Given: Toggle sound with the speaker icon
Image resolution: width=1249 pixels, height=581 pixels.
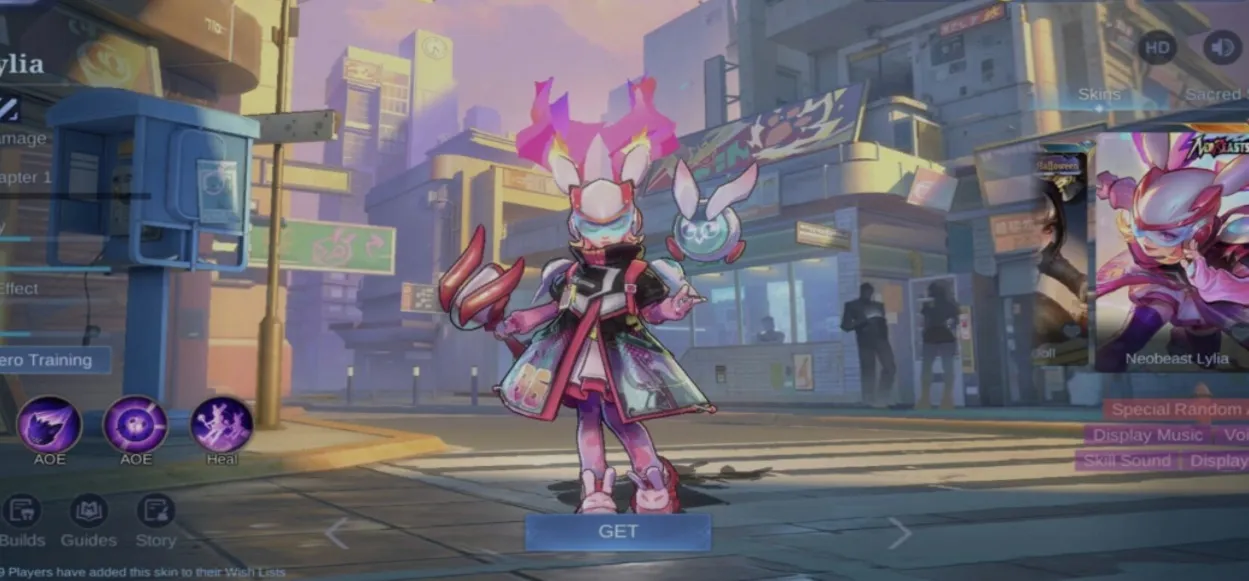Looking at the screenshot, I should pos(1221,47).
